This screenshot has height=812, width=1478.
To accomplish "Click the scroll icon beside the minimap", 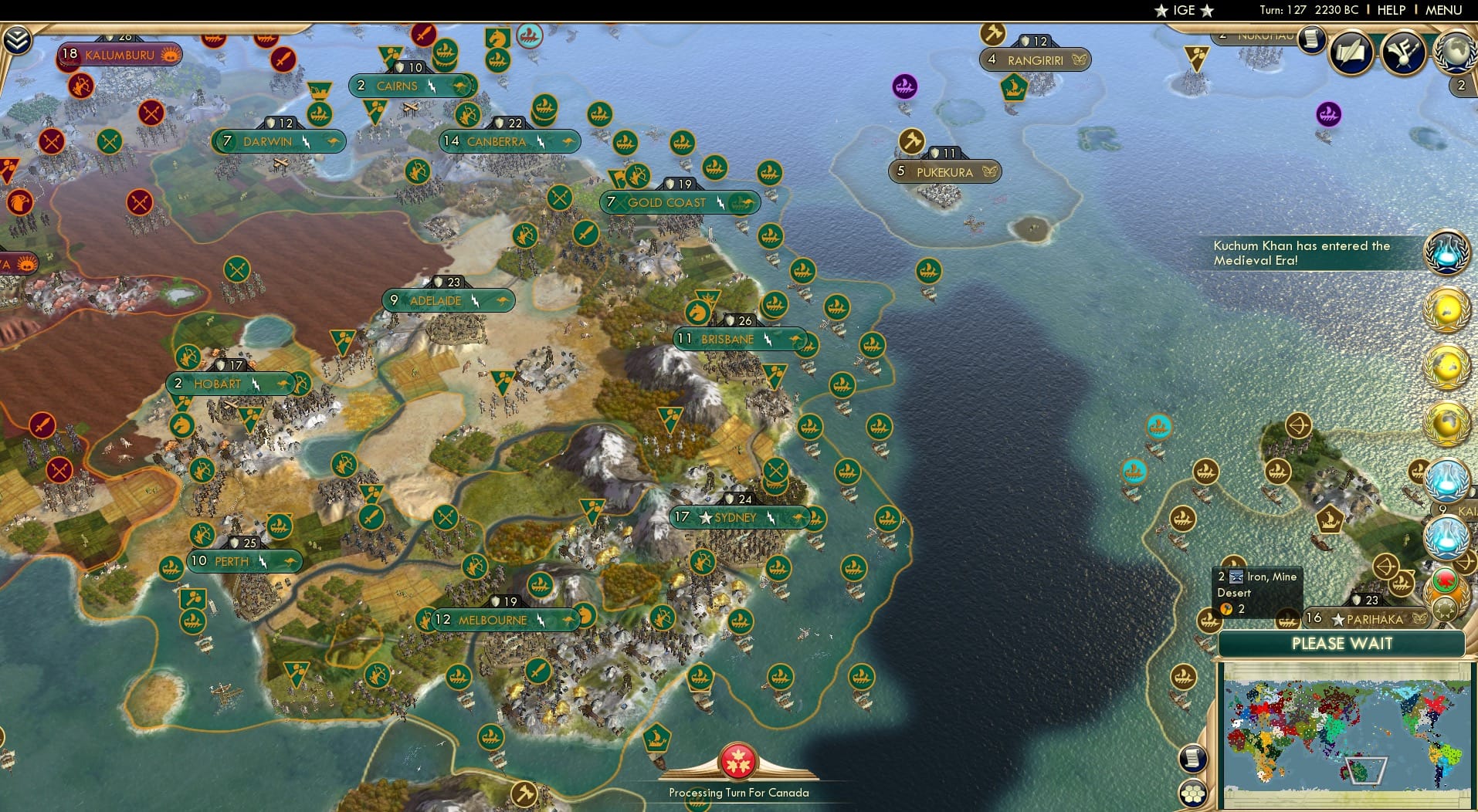I will click(1193, 757).
